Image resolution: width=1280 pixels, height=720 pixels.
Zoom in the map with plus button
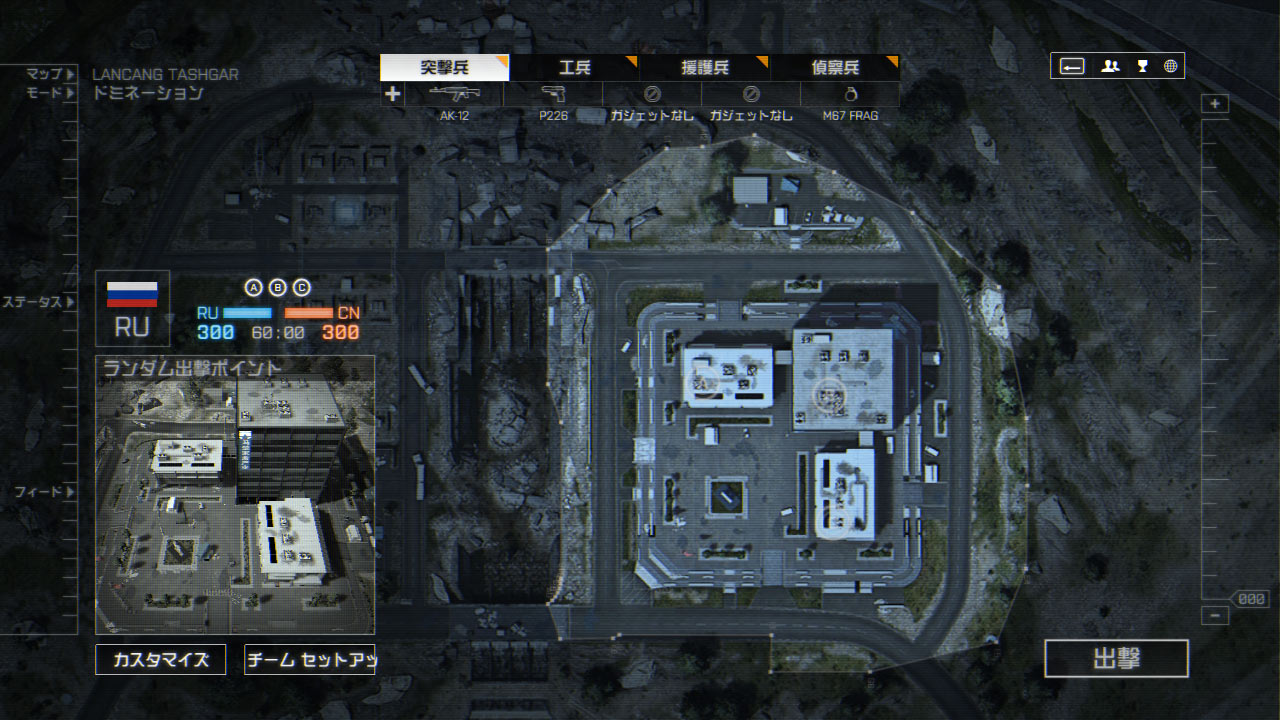[x=1214, y=104]
